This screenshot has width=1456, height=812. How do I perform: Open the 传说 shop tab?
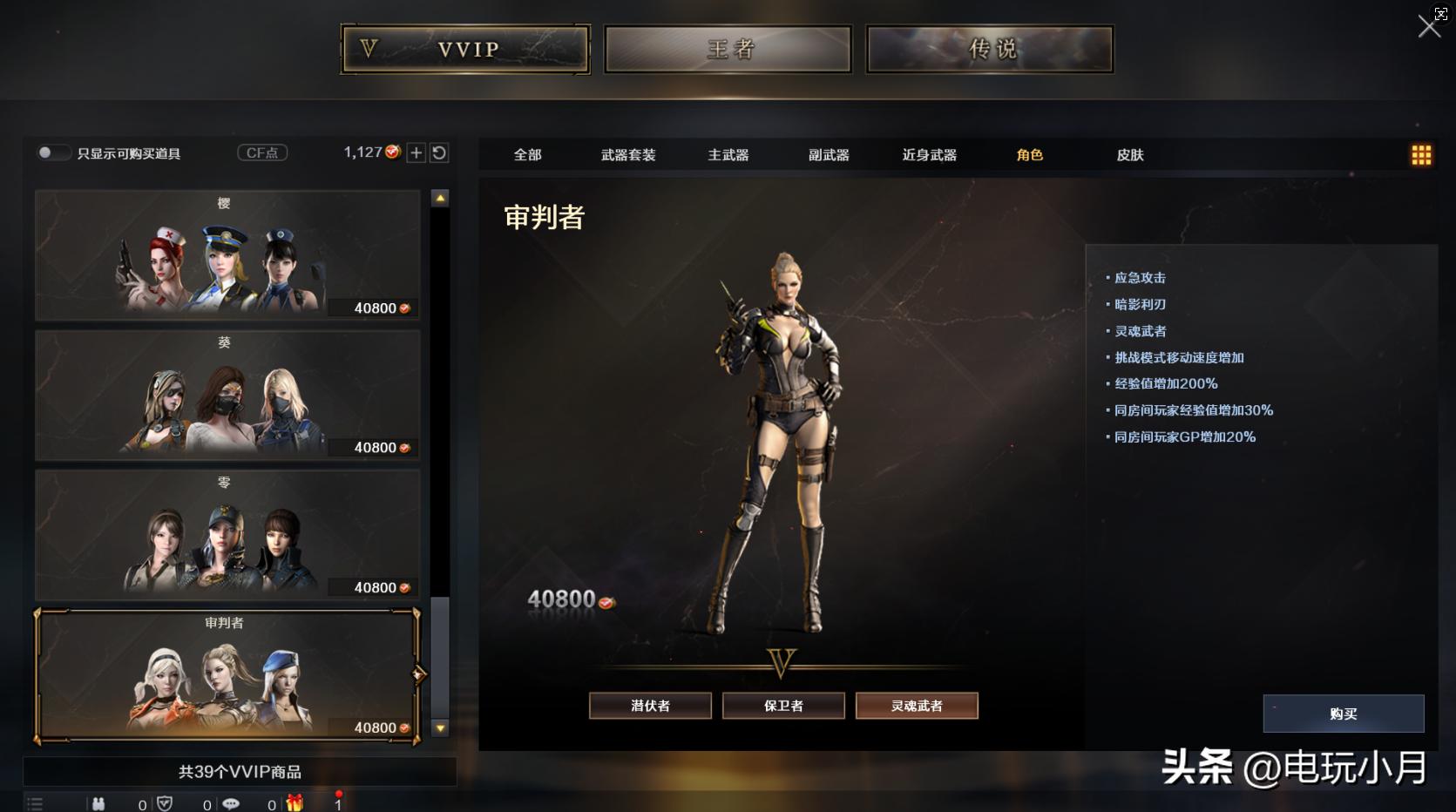pos(990,49)
